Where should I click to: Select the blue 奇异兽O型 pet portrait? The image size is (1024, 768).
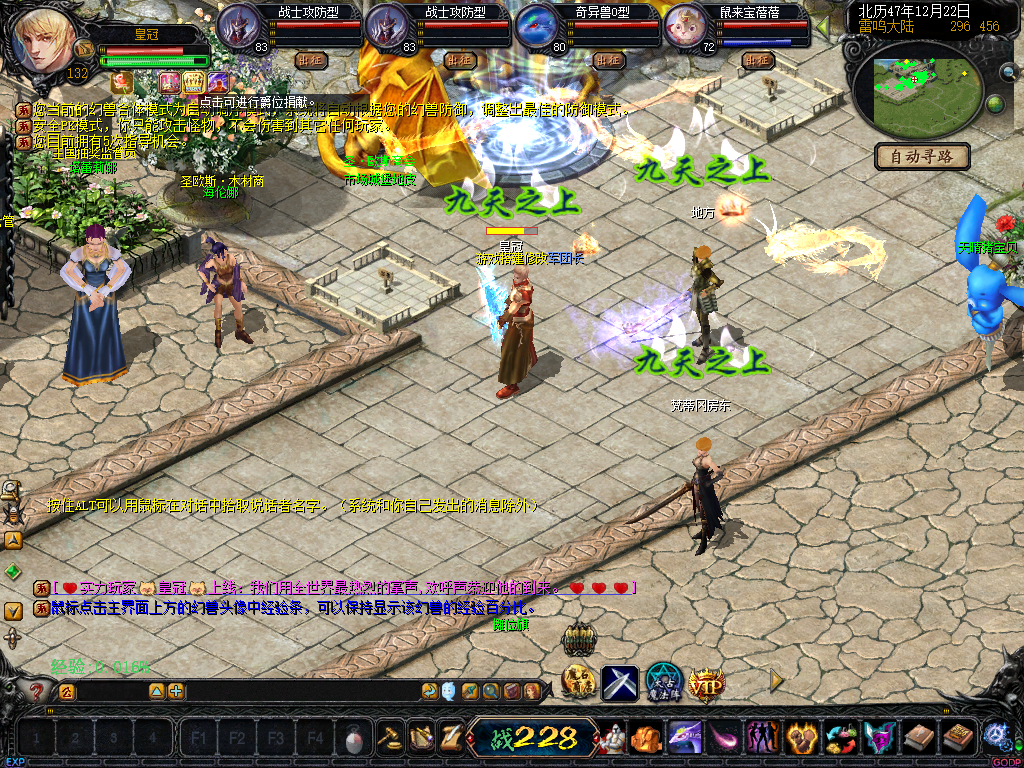538,26
